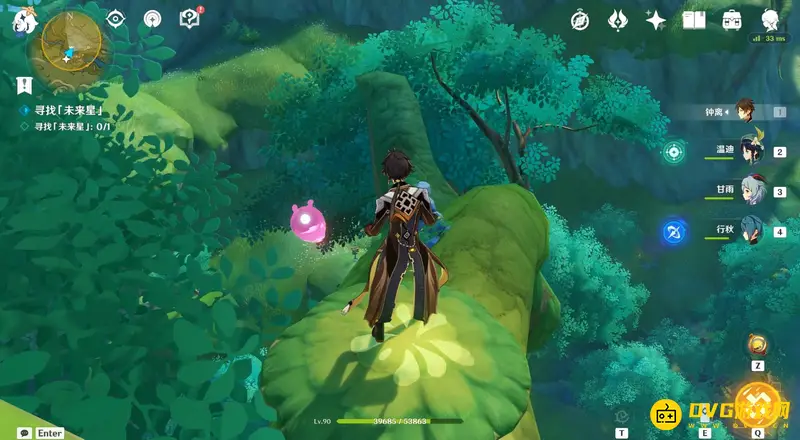Toggle the elemental sight eye icon

pos(116,18)
